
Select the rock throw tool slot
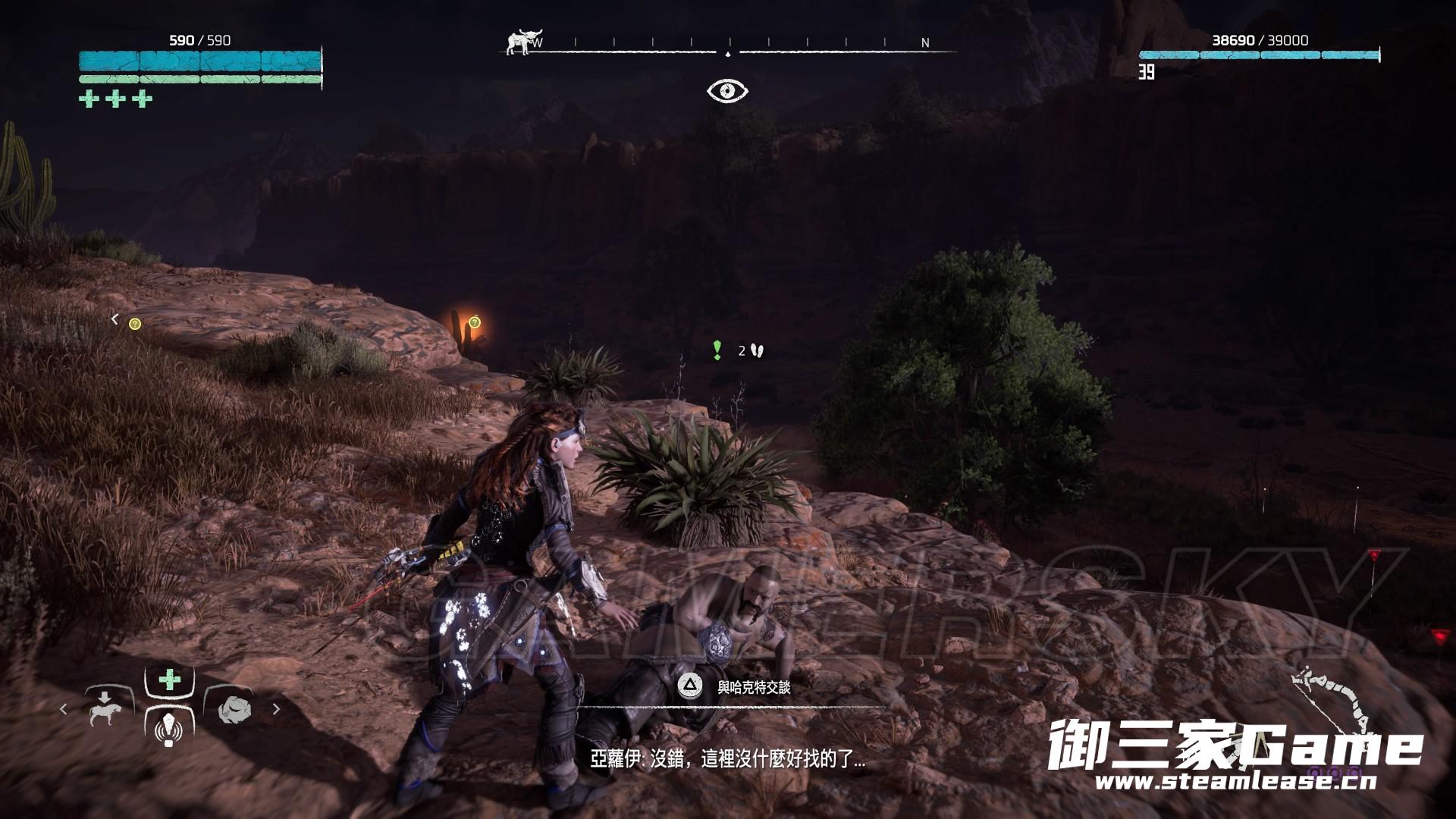tap(234, 709)
